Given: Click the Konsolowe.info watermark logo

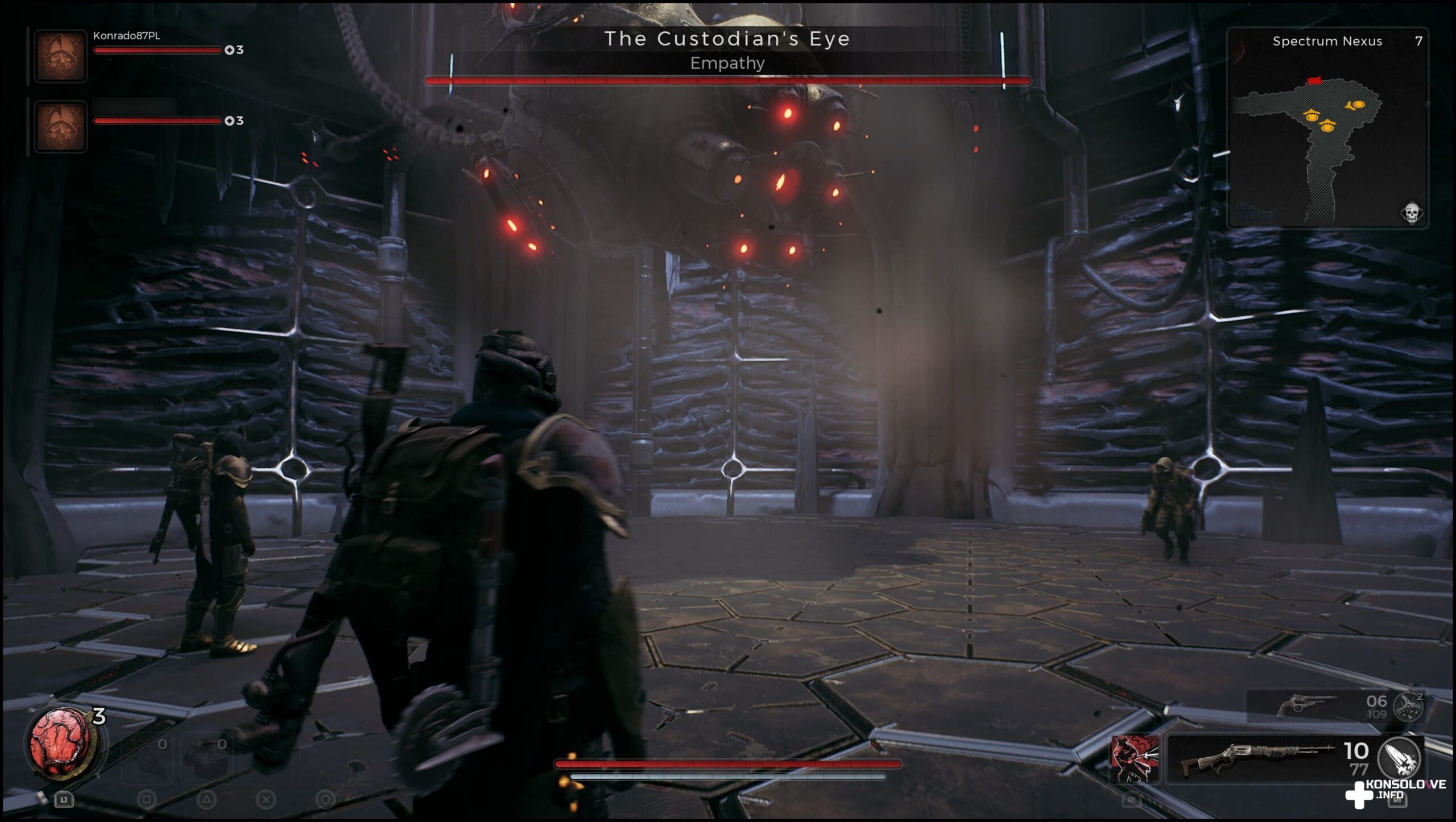Looking at the screenshot, I should click(x=1395, y=791).
